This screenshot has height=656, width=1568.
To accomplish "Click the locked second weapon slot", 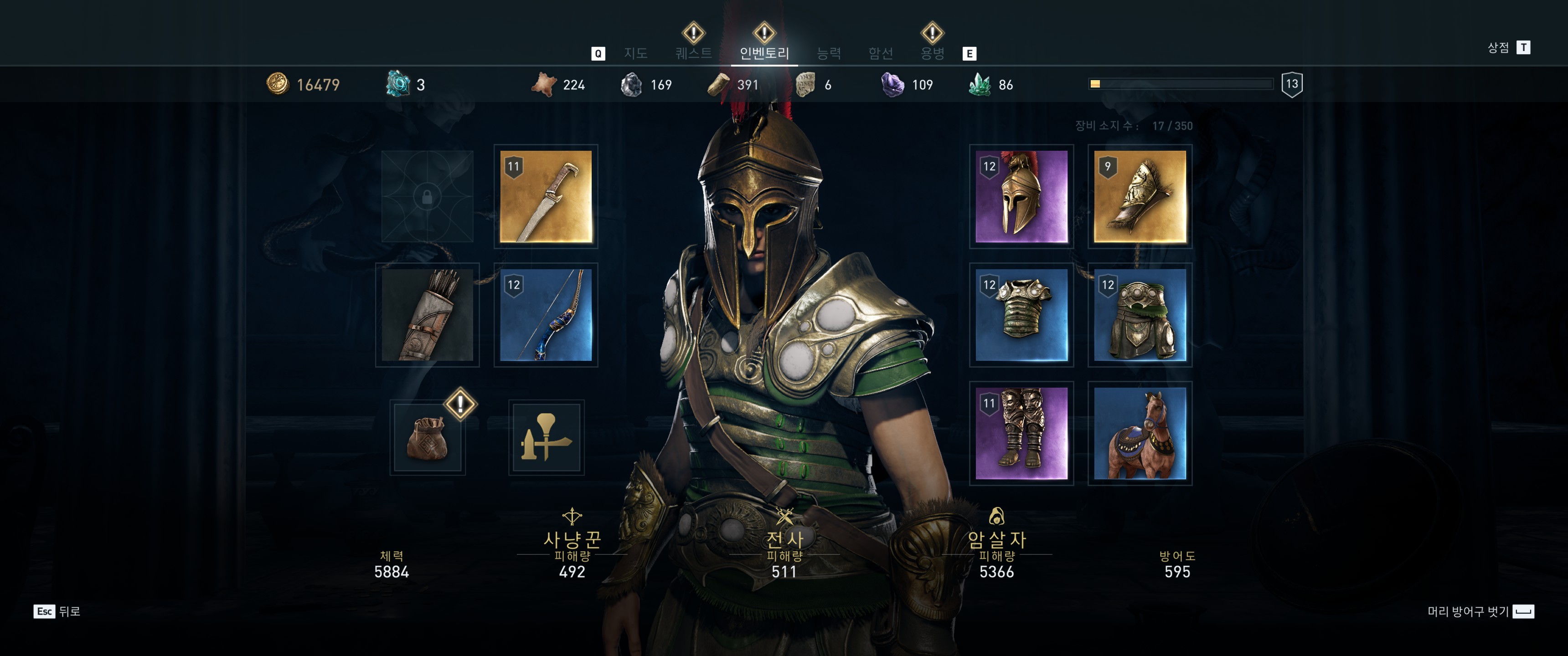I will pos(427,196).
